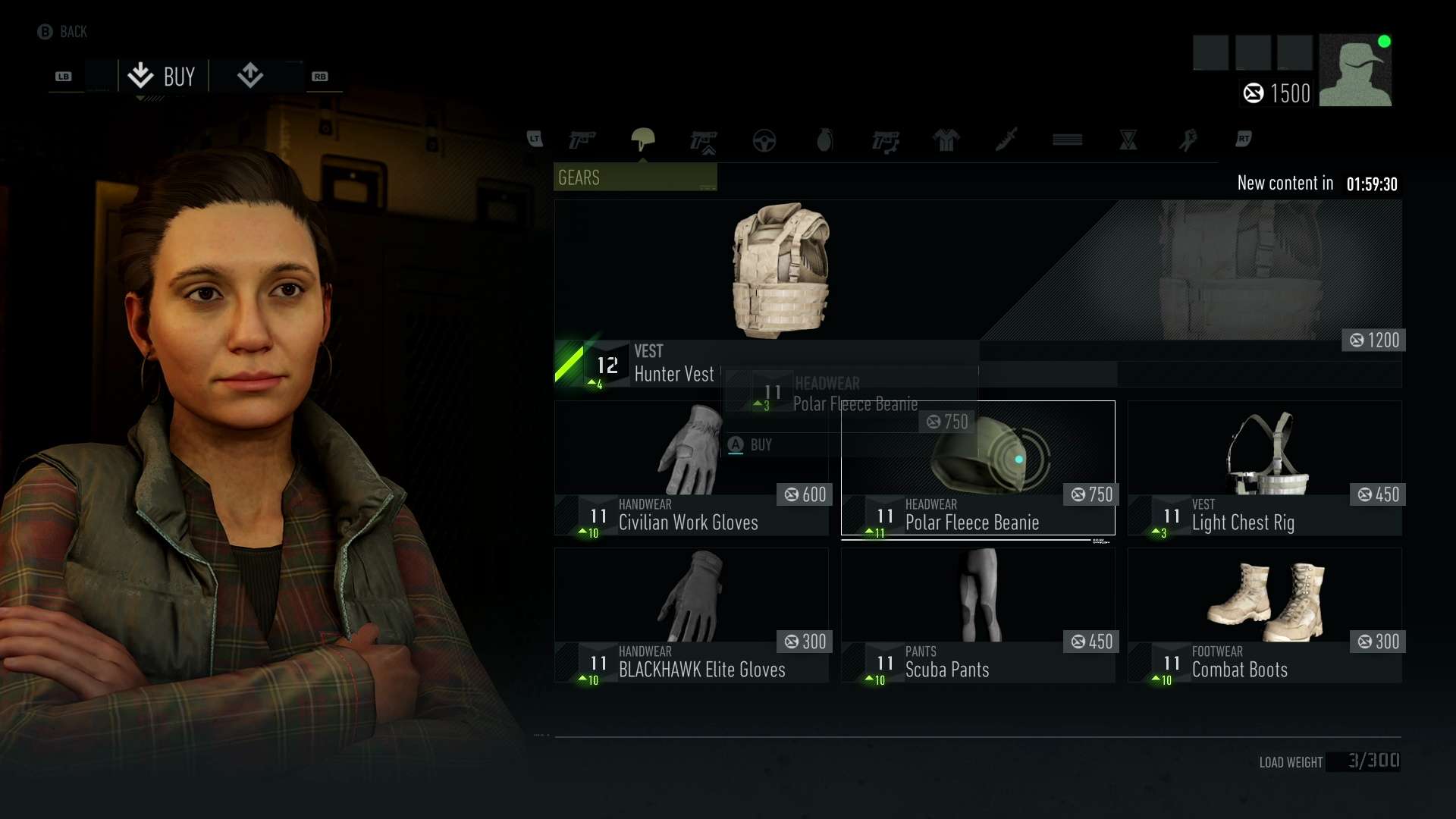Switch to the Buy tab
The height and width of the screenshot is (819, 1456).
(162, 77)
